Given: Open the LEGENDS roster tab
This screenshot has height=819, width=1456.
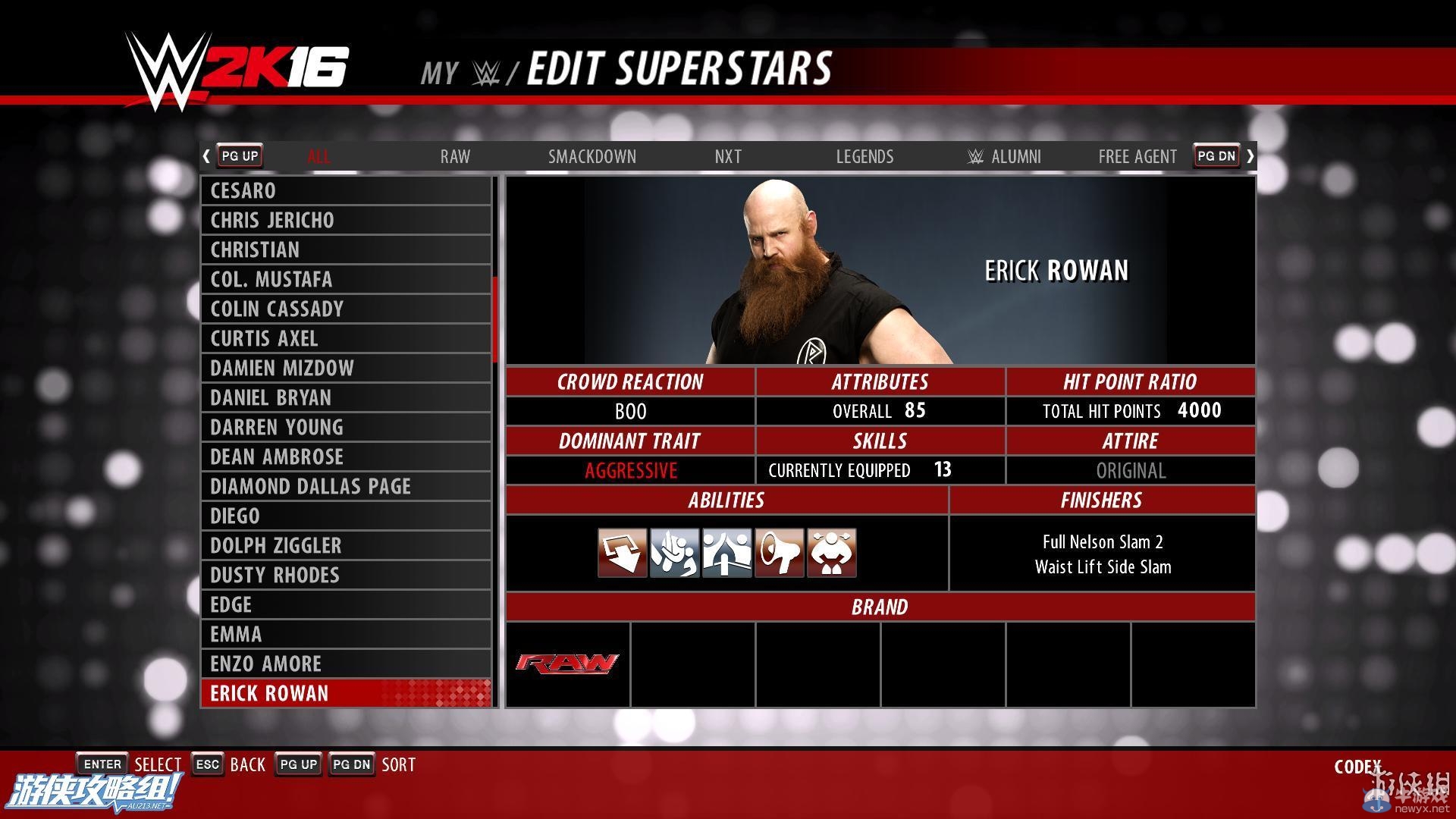Looking at the screenshot, I should click(864, 156).
